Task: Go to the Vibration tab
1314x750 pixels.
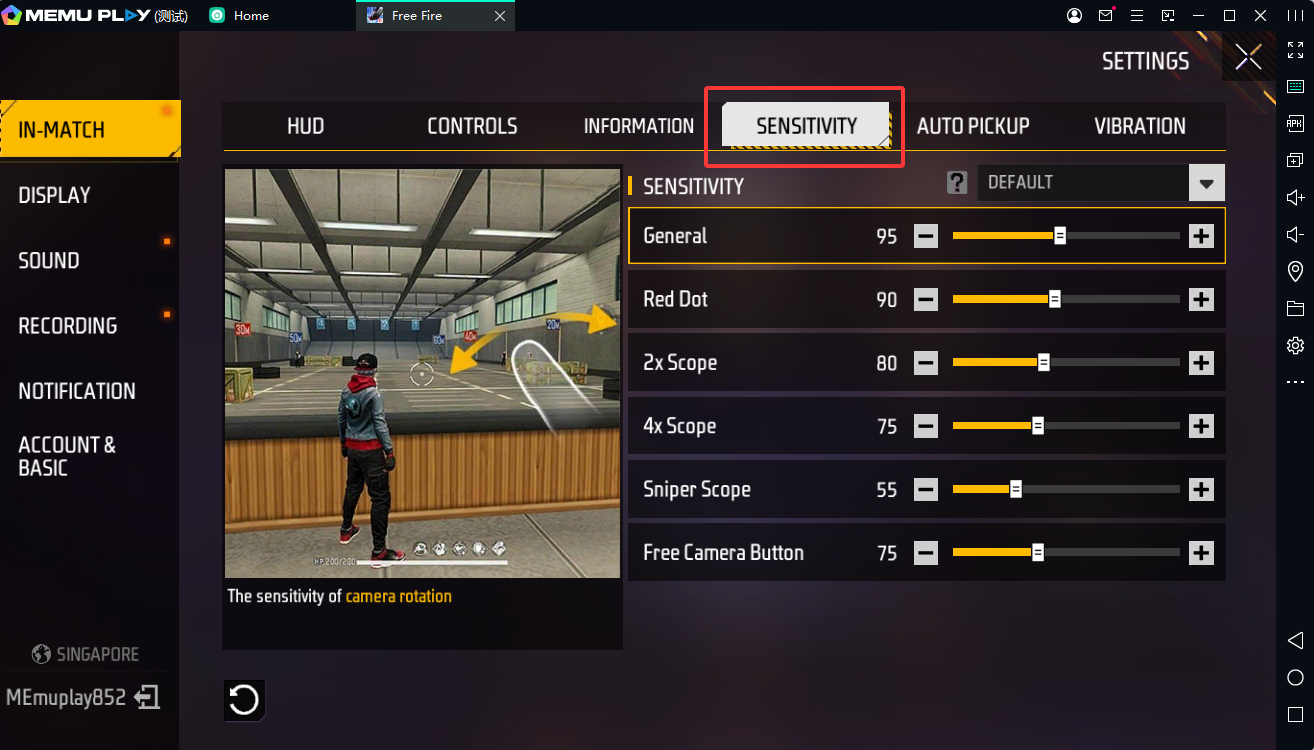Action: [x=1139, y=126]
